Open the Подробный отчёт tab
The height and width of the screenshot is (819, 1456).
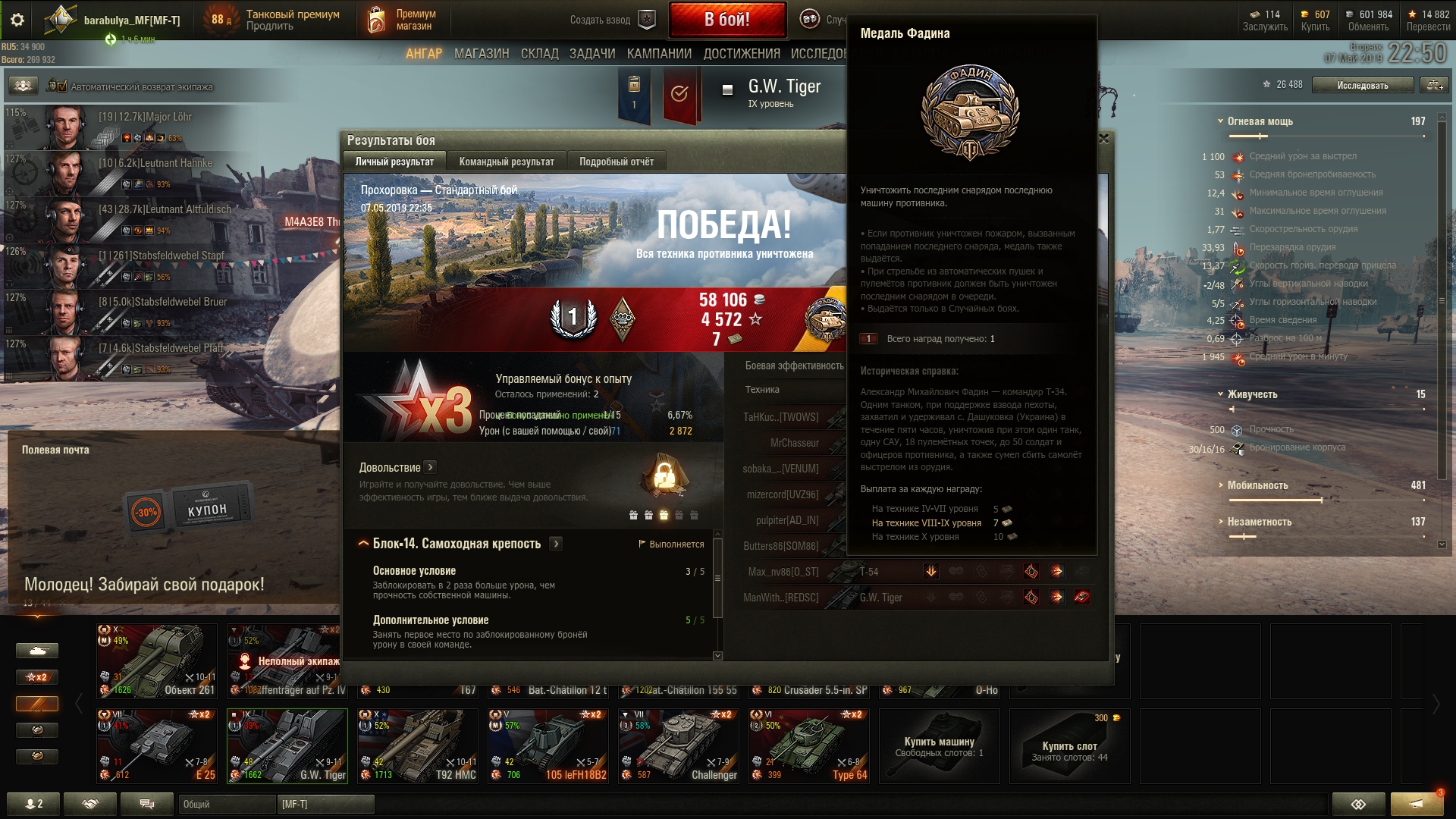click(x=616, y=162)
